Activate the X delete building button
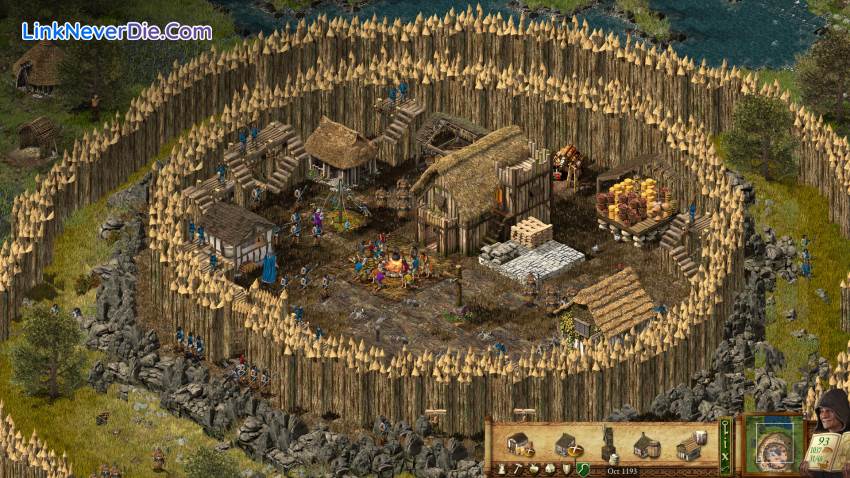 pyautogui.click(x=726, y=458)
